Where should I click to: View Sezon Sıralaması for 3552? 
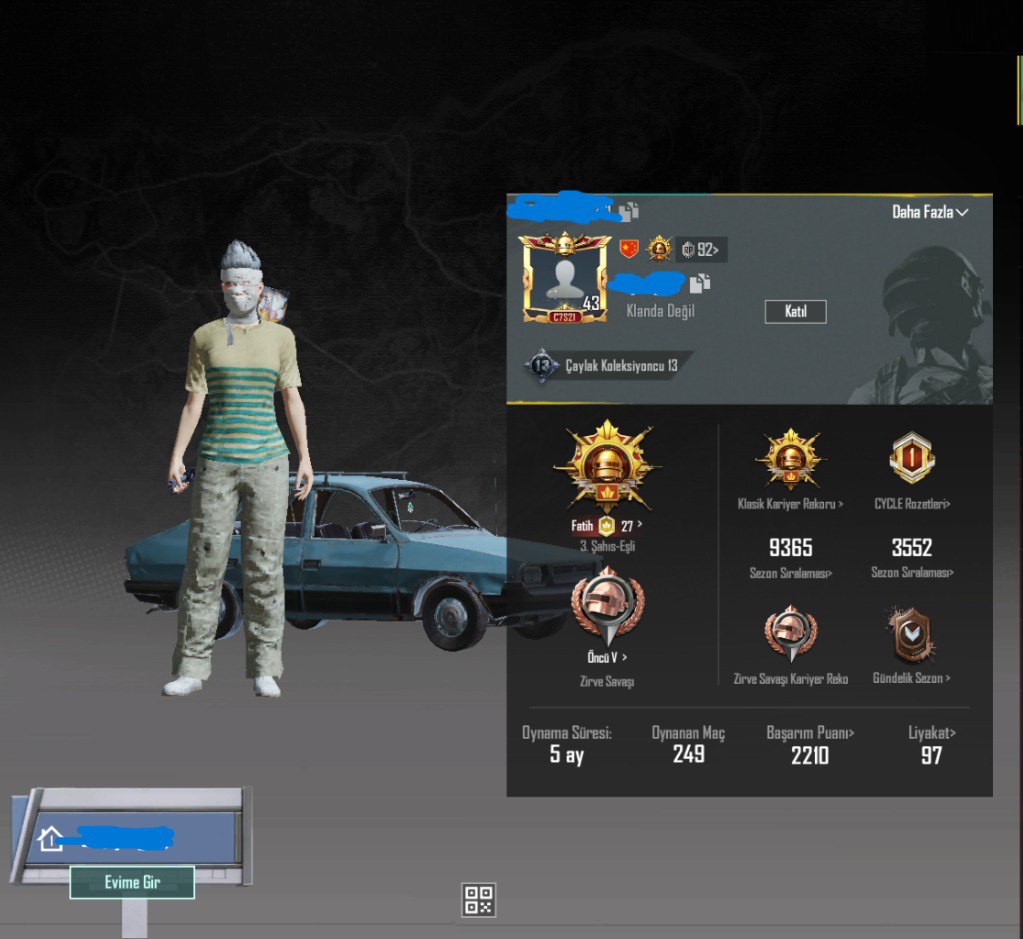click(x=911, y=558)
